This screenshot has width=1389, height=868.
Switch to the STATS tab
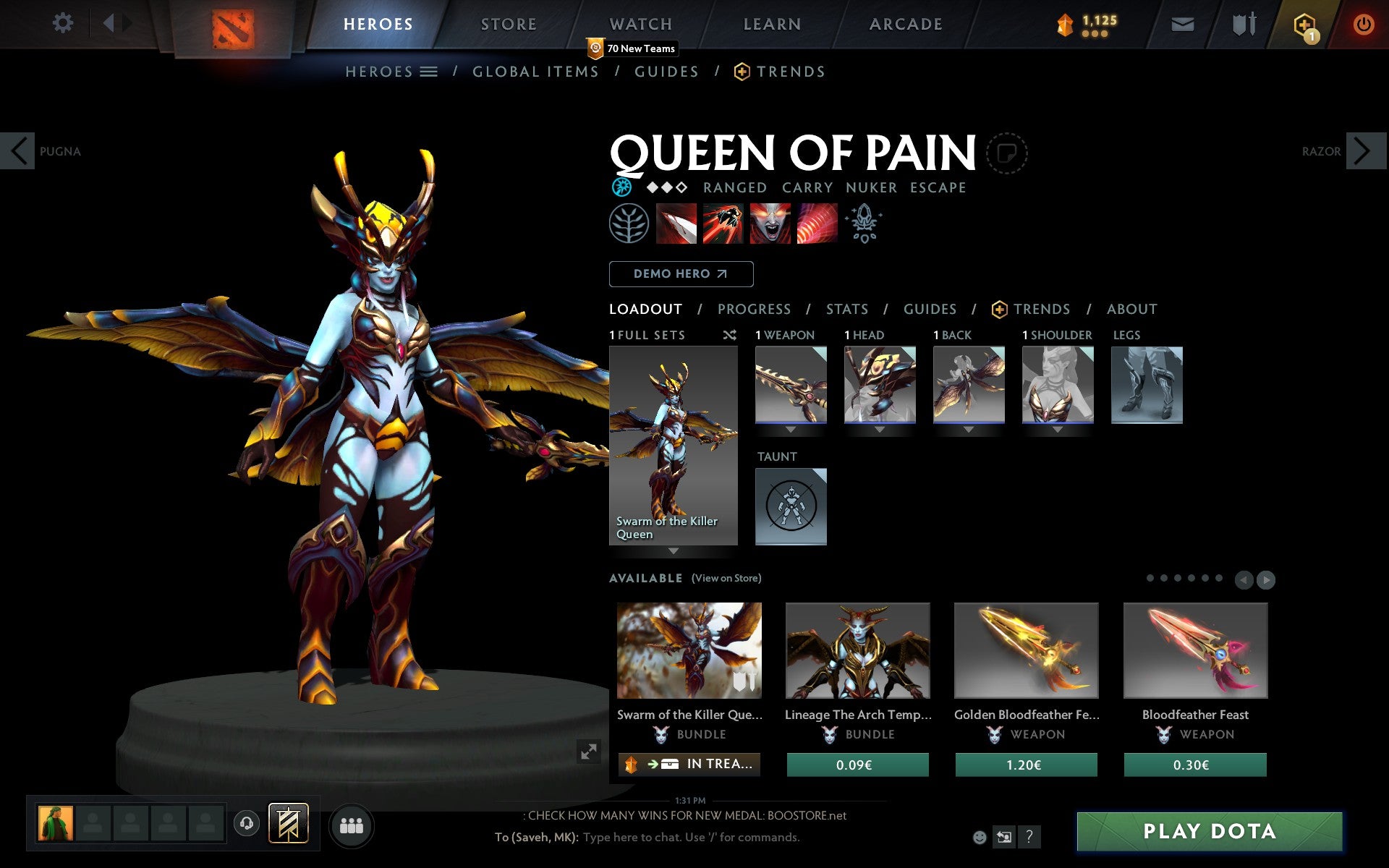tap(846, 309)
